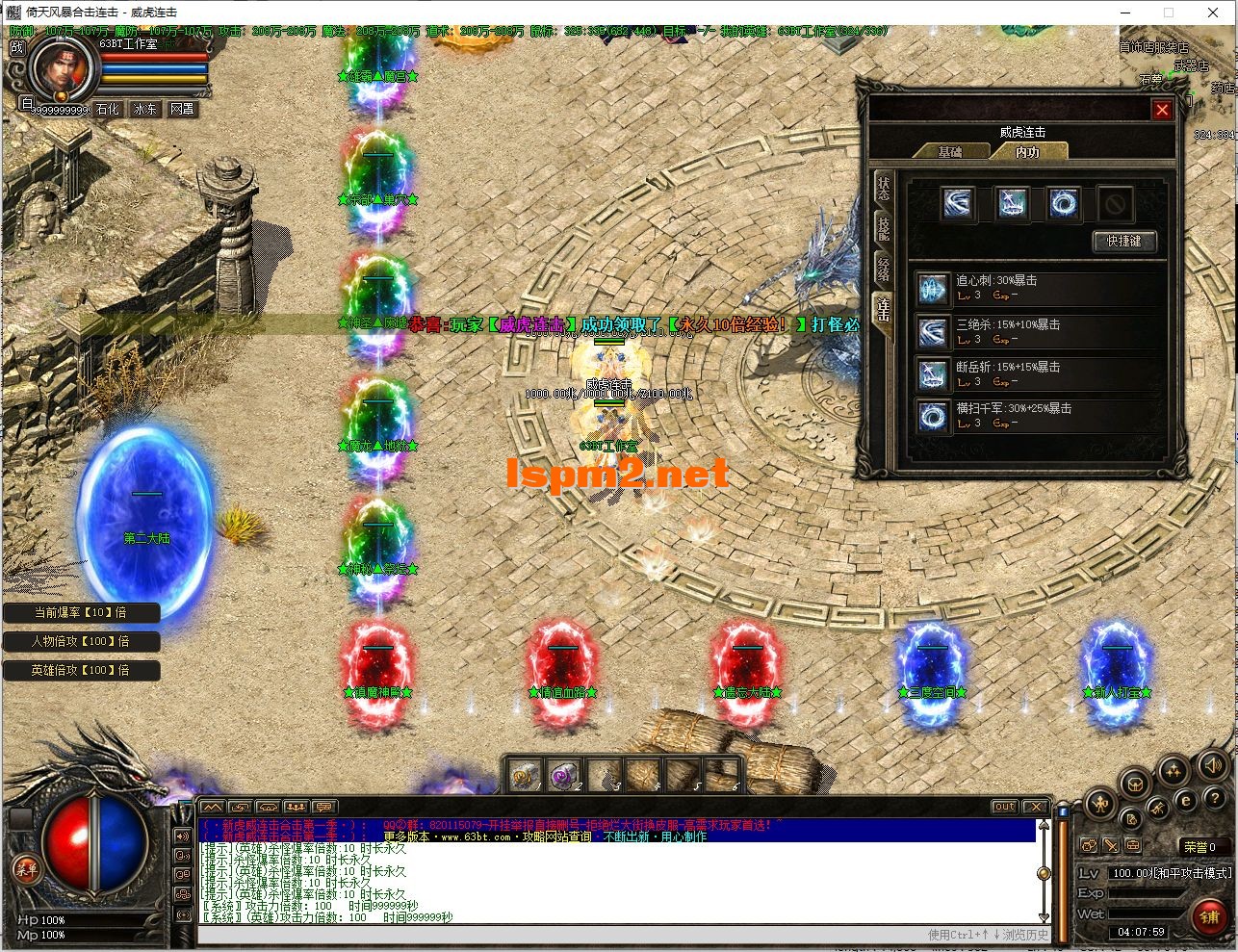This screenshot has height=952, width=1238.
Task: Open the 'e' mall icon bottom-right
Action: tap(1186, 800)
